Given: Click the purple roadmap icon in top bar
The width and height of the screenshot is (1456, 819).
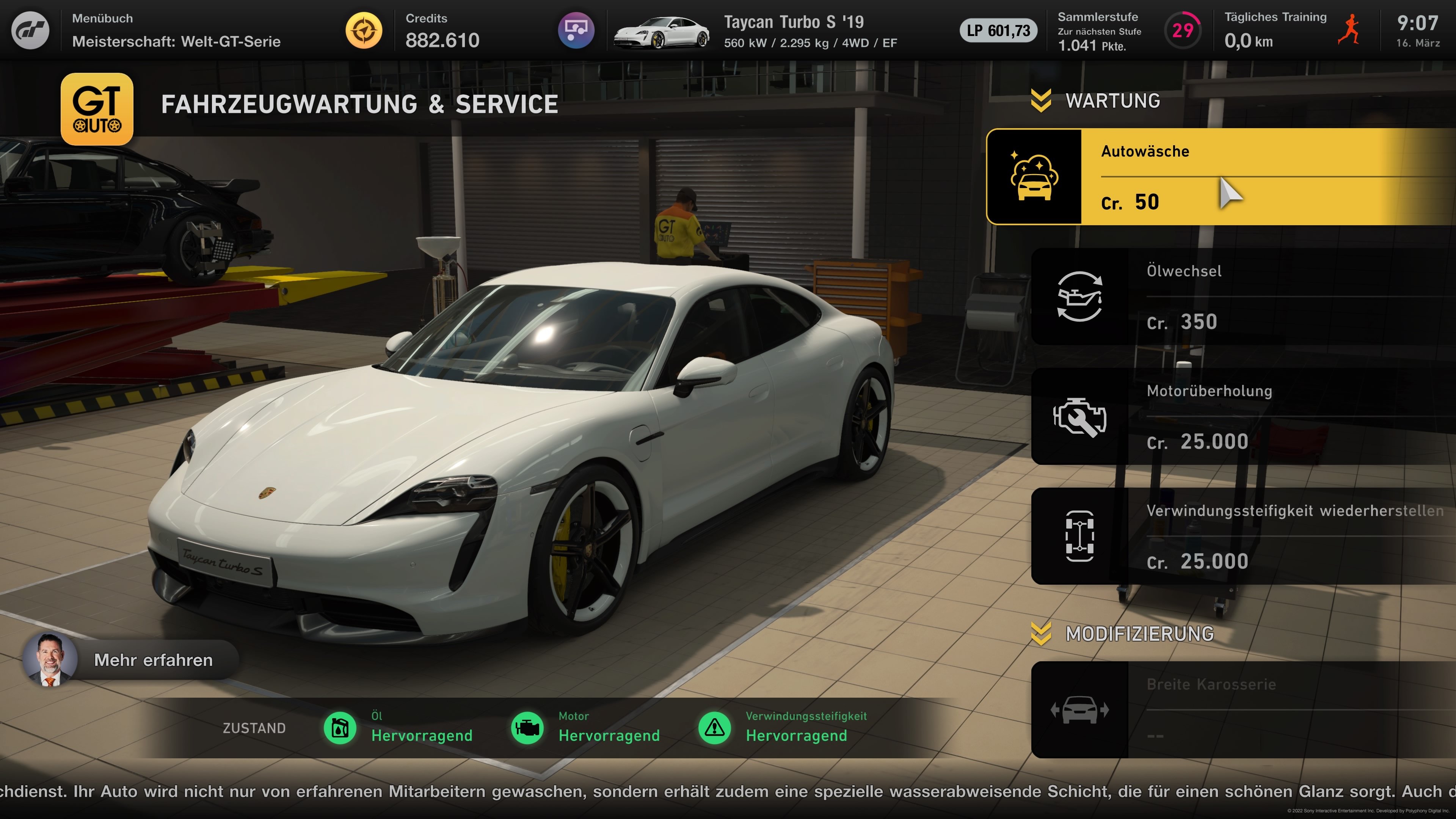Looking at the screenshot, I should 576,30.
